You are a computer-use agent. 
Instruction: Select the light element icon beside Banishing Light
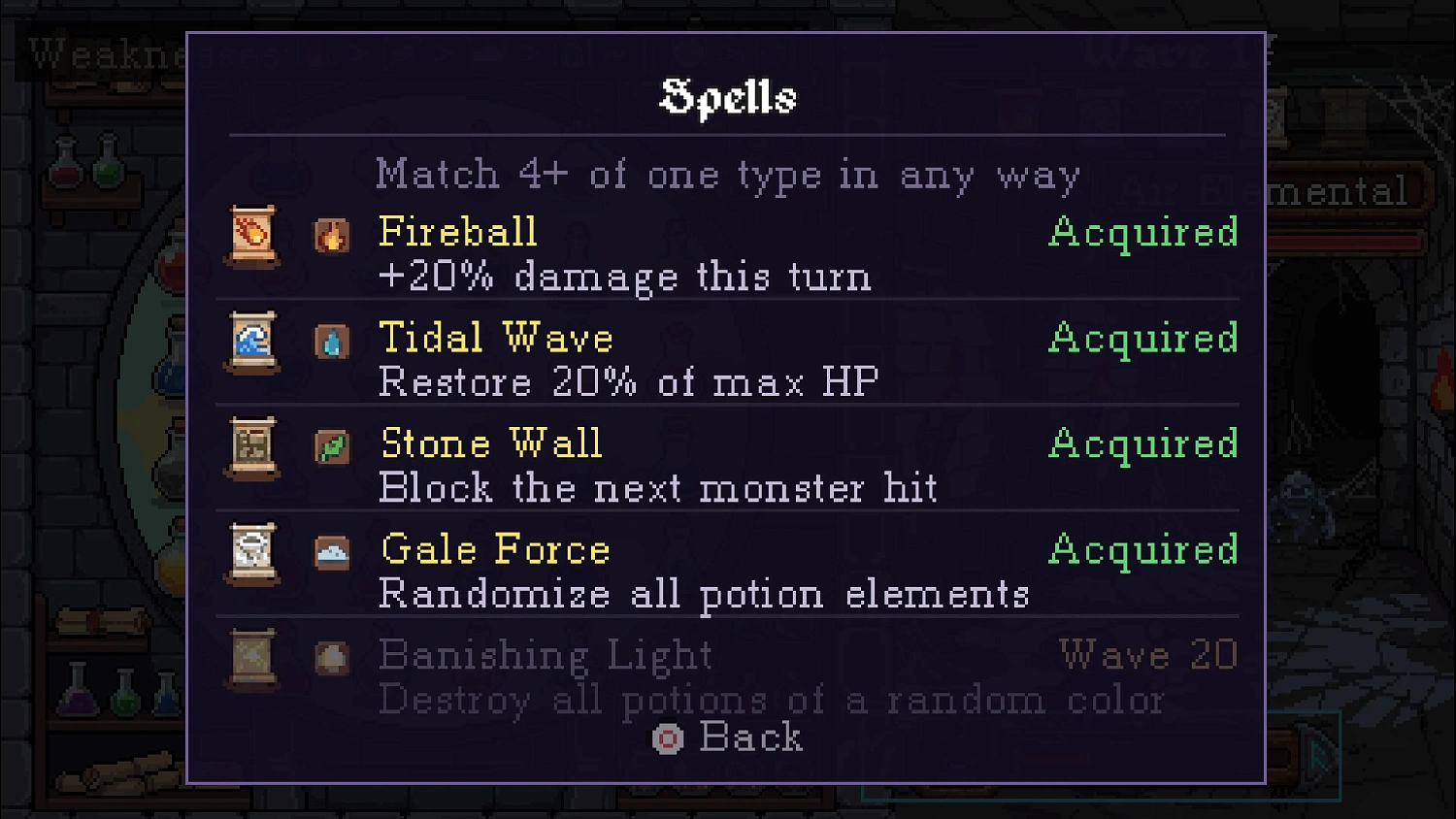[x=332, y=658]
